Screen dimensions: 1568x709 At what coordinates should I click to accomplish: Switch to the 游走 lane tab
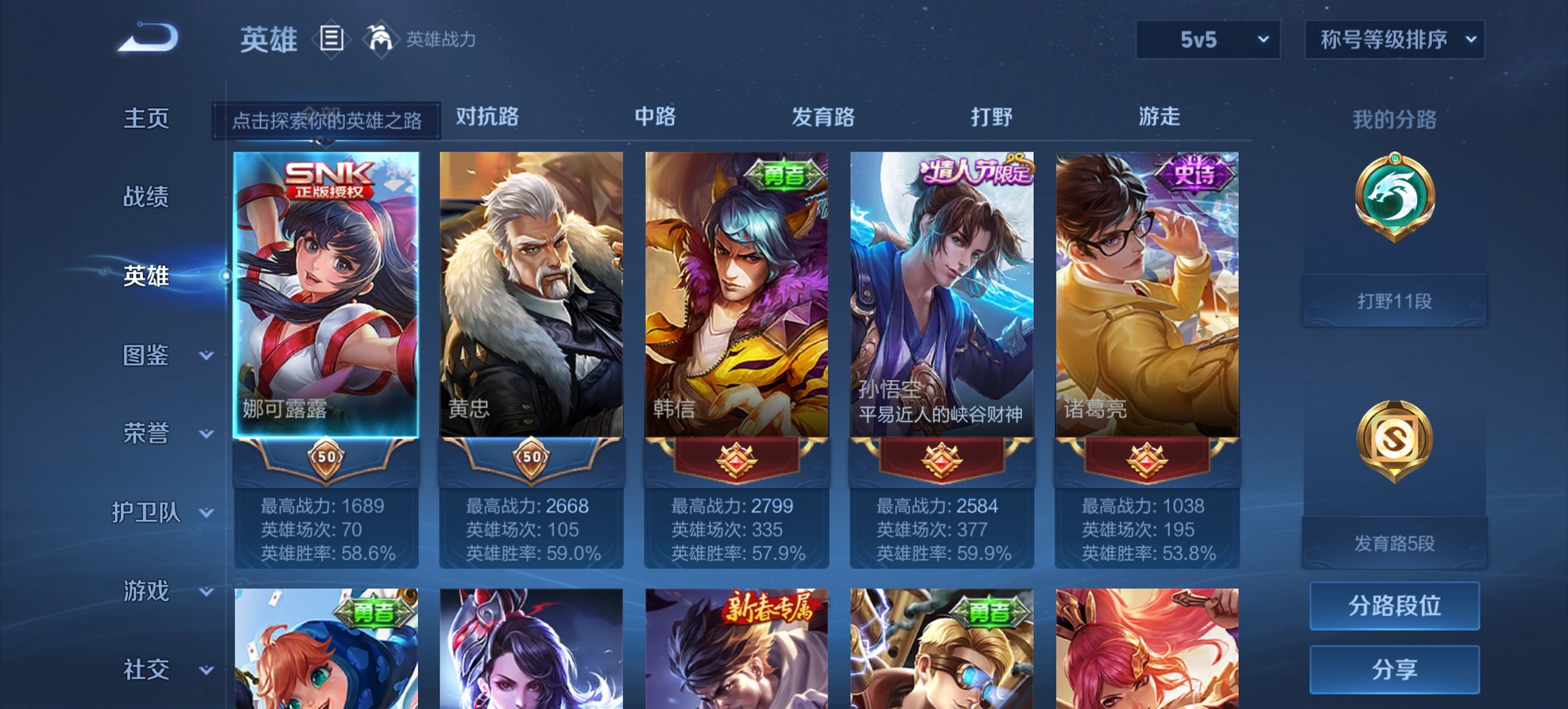(1157, 117)
